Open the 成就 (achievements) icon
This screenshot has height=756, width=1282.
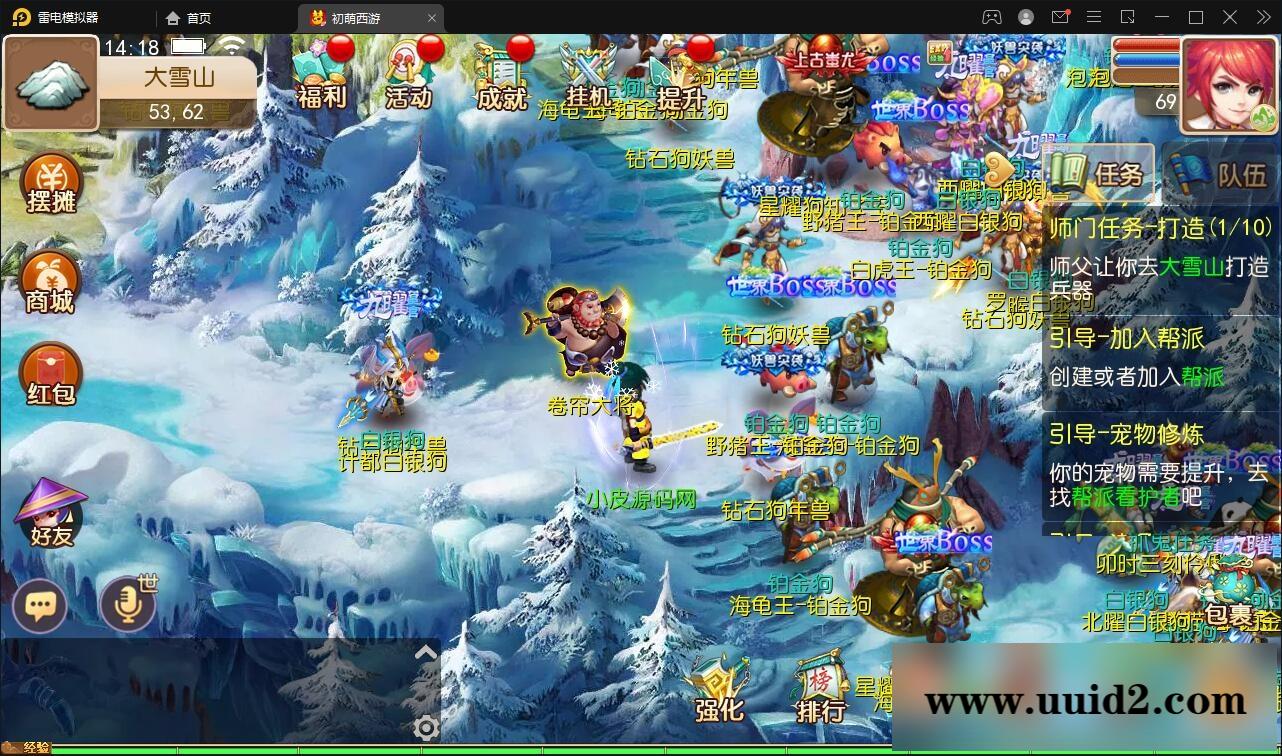pyautogui.click(x=500, y=75)
